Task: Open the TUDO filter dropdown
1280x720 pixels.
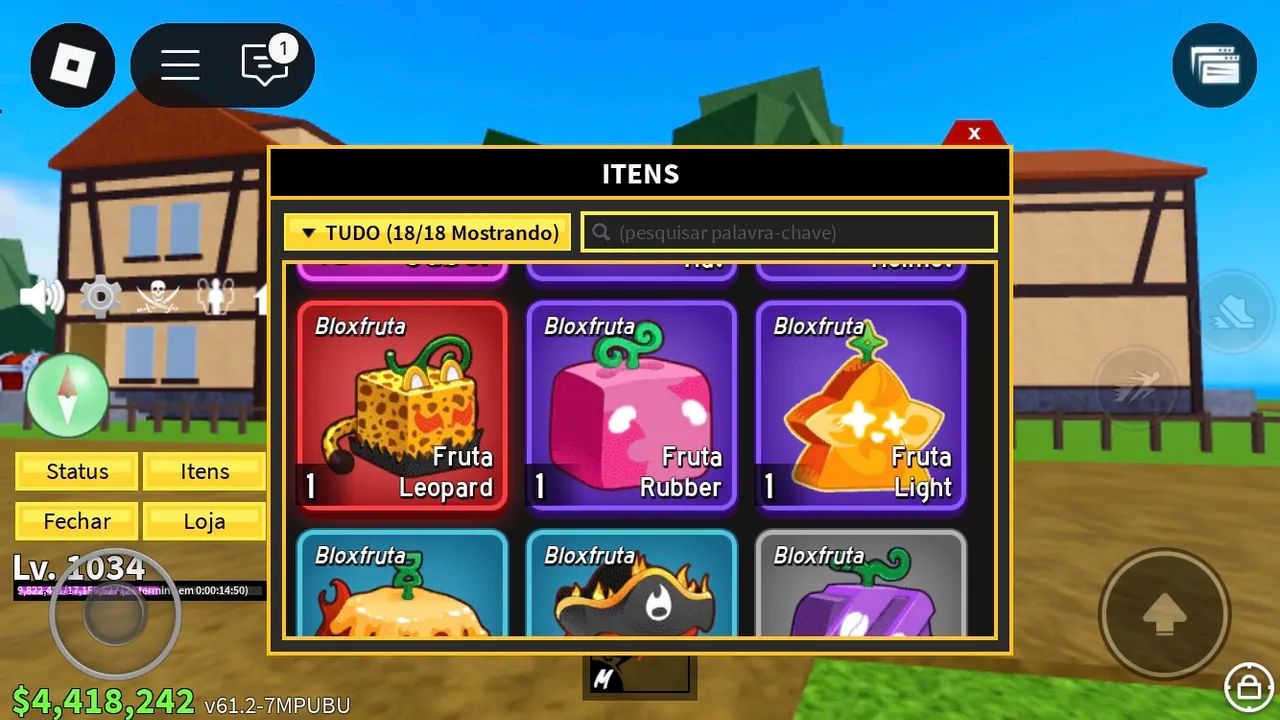Action: 428,232
